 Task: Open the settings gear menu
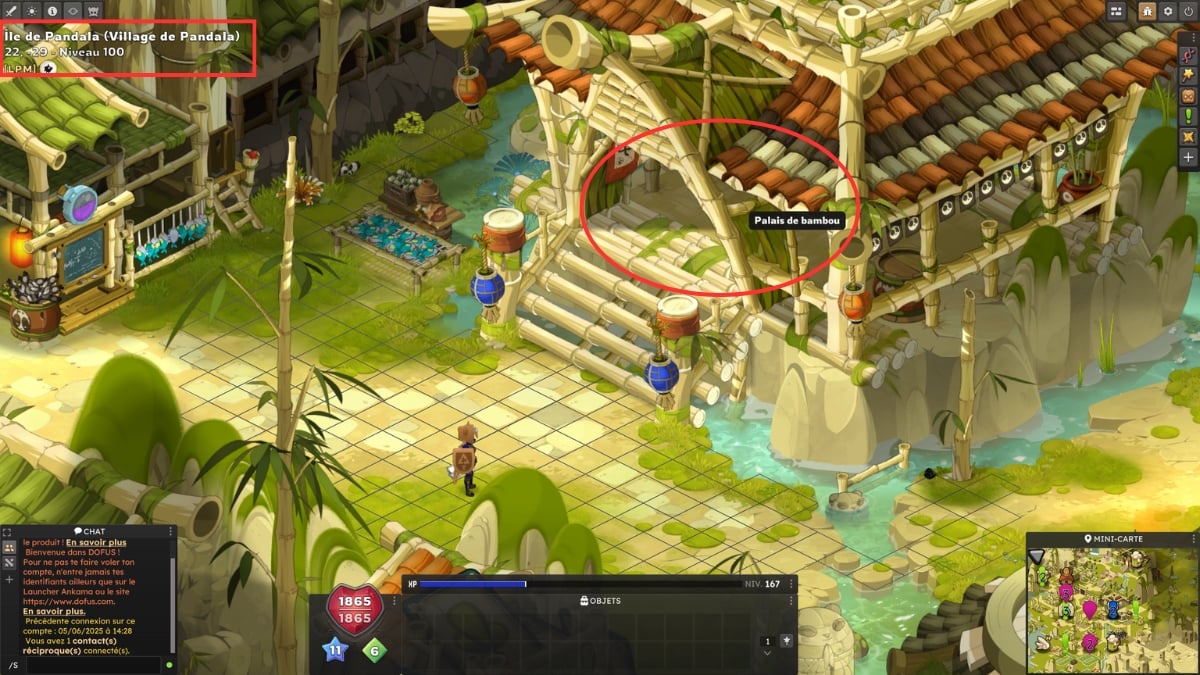pyautogui.click(x=1167, y=11)
